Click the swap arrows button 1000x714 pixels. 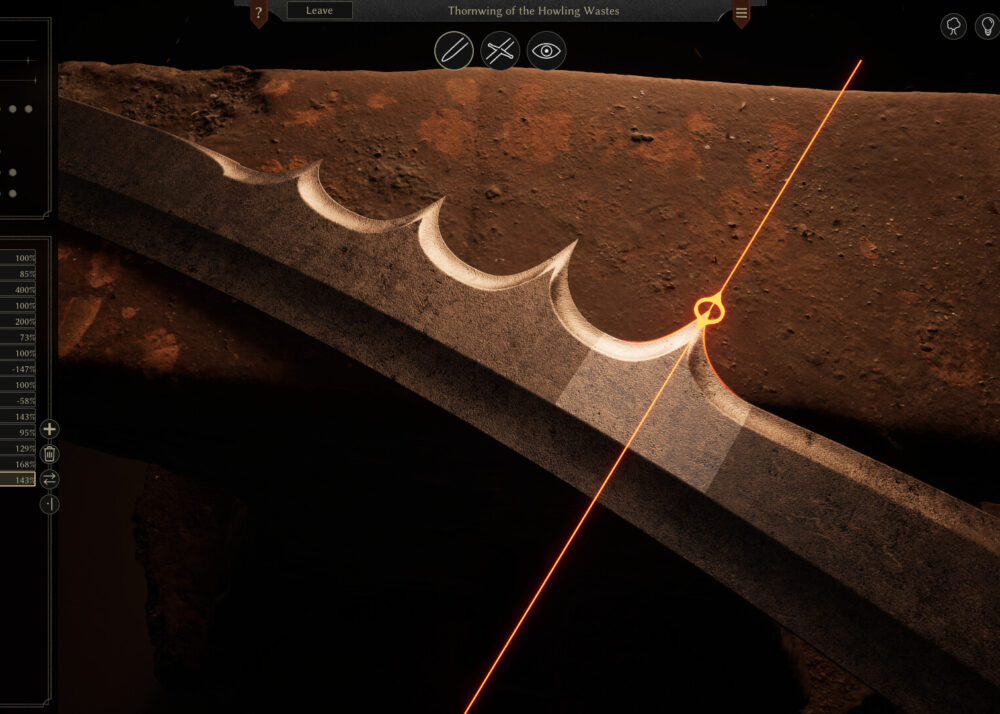click(x=49, y=480)
